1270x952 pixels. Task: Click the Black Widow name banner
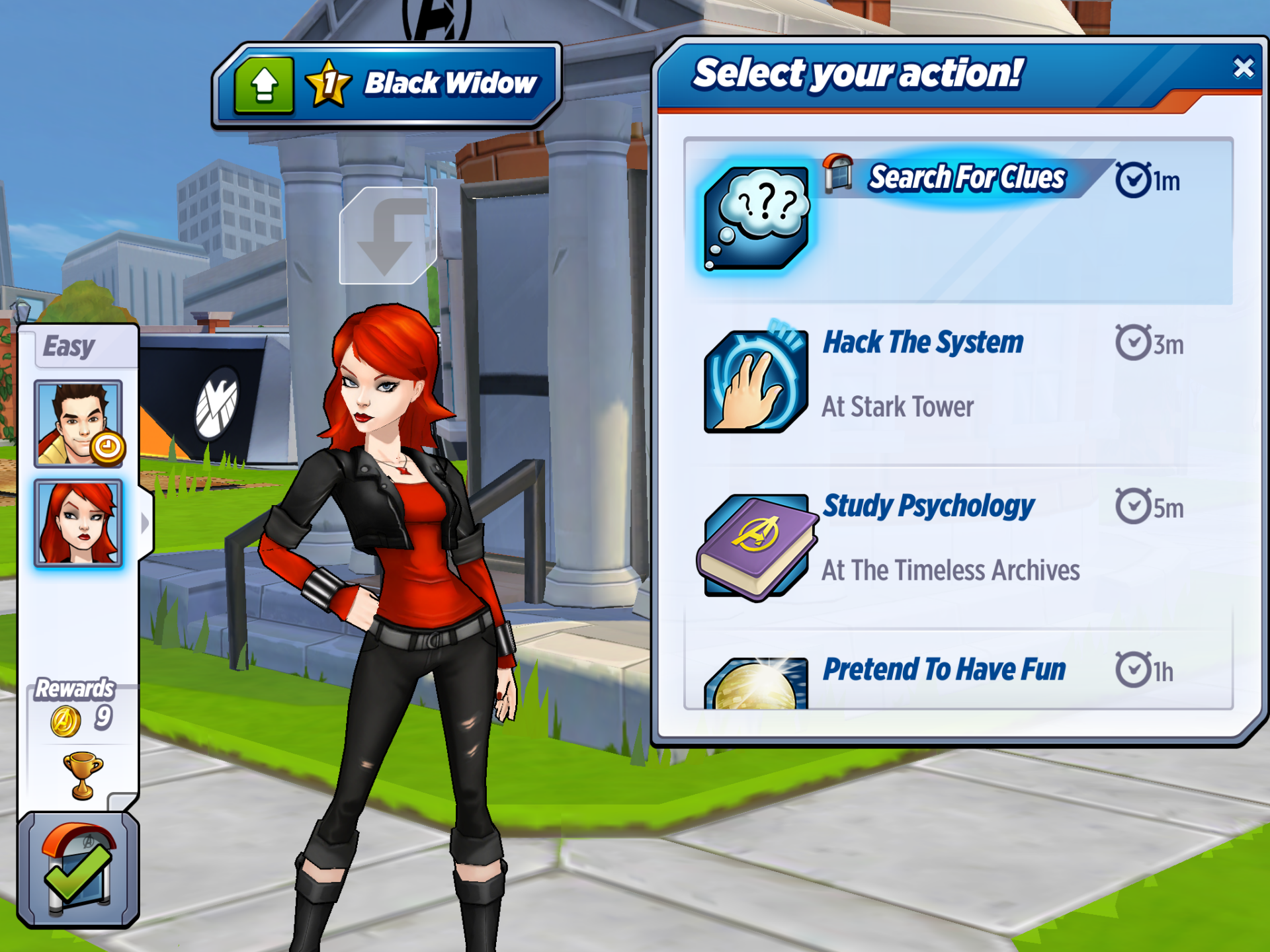pyautogui.click(x=450, y=84)
